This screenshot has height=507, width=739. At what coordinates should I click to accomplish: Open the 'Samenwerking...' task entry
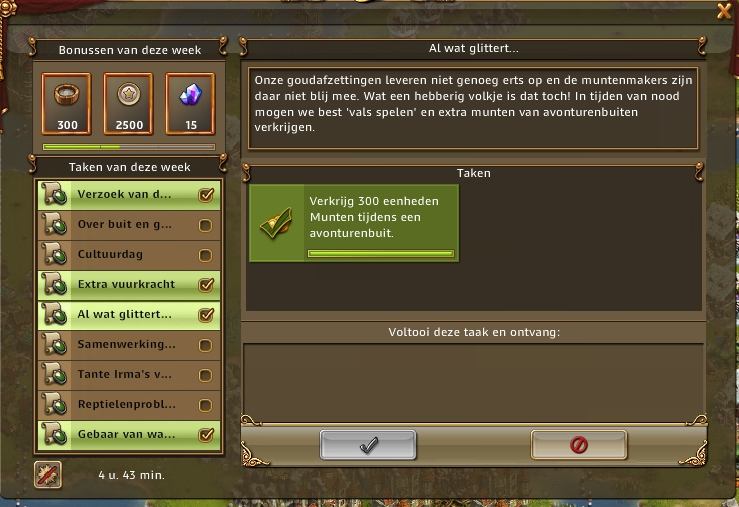pyautogui.click(x=128, y=345)
